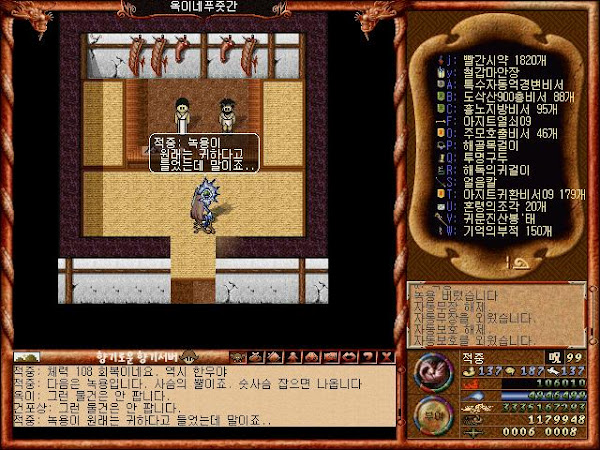Select the 빨간시약 item row
The height and width of the screenshot is (450, 600).
click(x=500, y=59)
